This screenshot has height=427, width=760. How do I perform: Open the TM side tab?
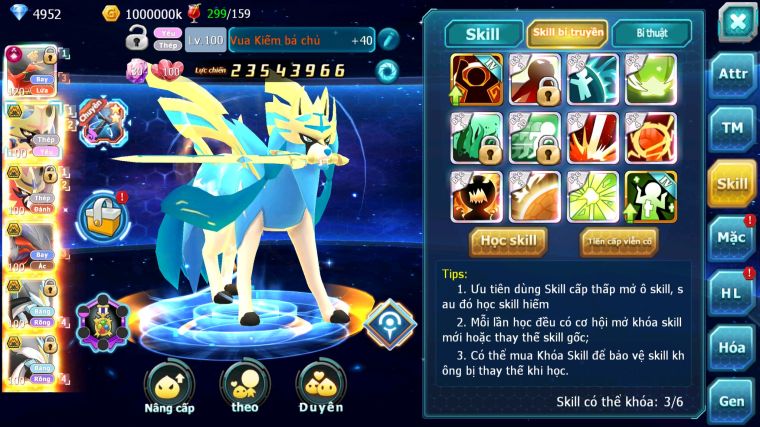click(732, 127)
